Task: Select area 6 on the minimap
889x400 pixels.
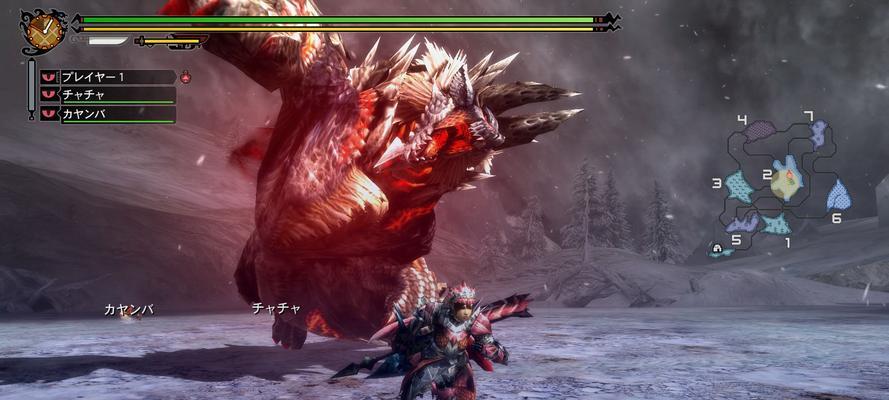Action: tap(838, 195)
